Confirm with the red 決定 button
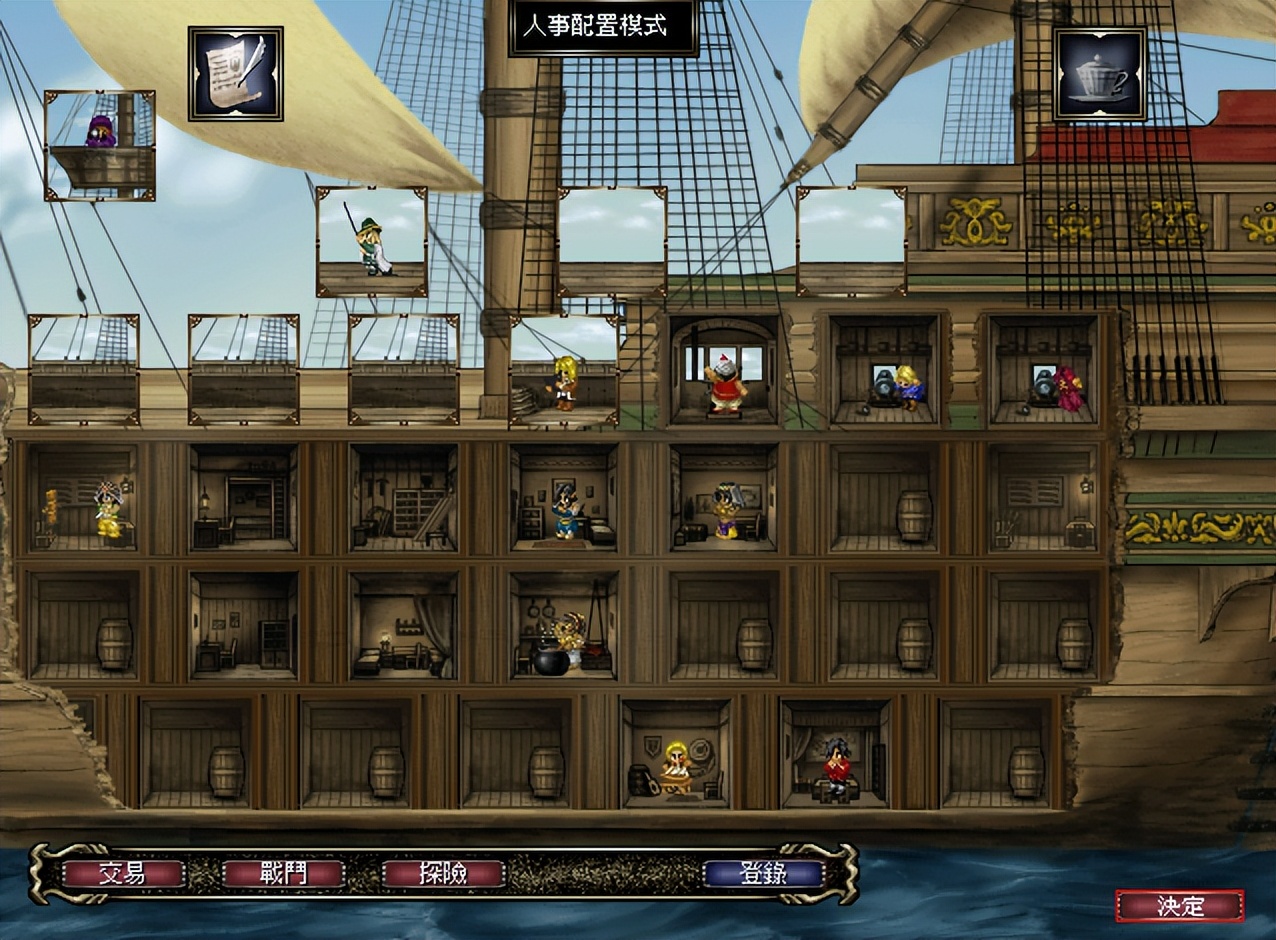The height and width of the screenshot is (940, 1276). point(1180,906)
